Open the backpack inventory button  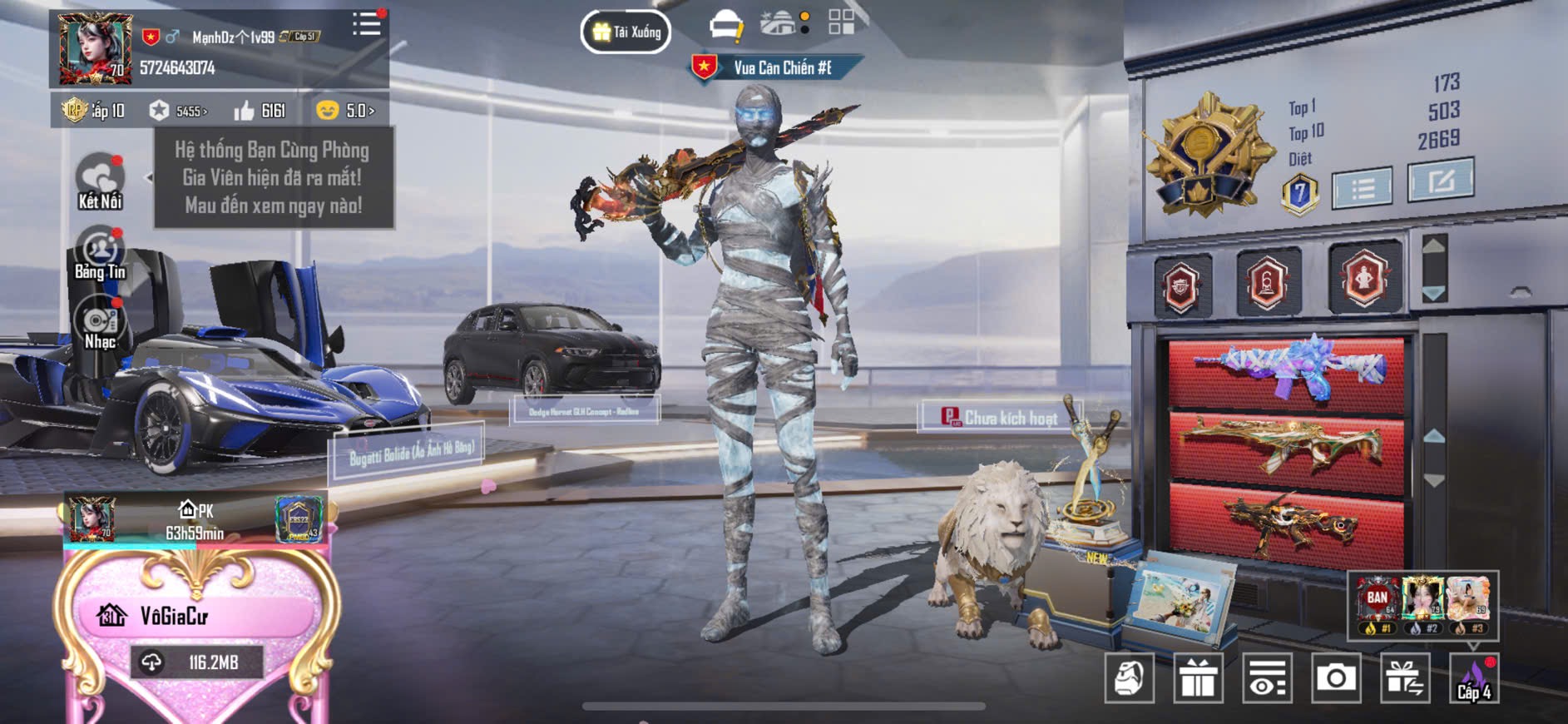click(1129, 679)
